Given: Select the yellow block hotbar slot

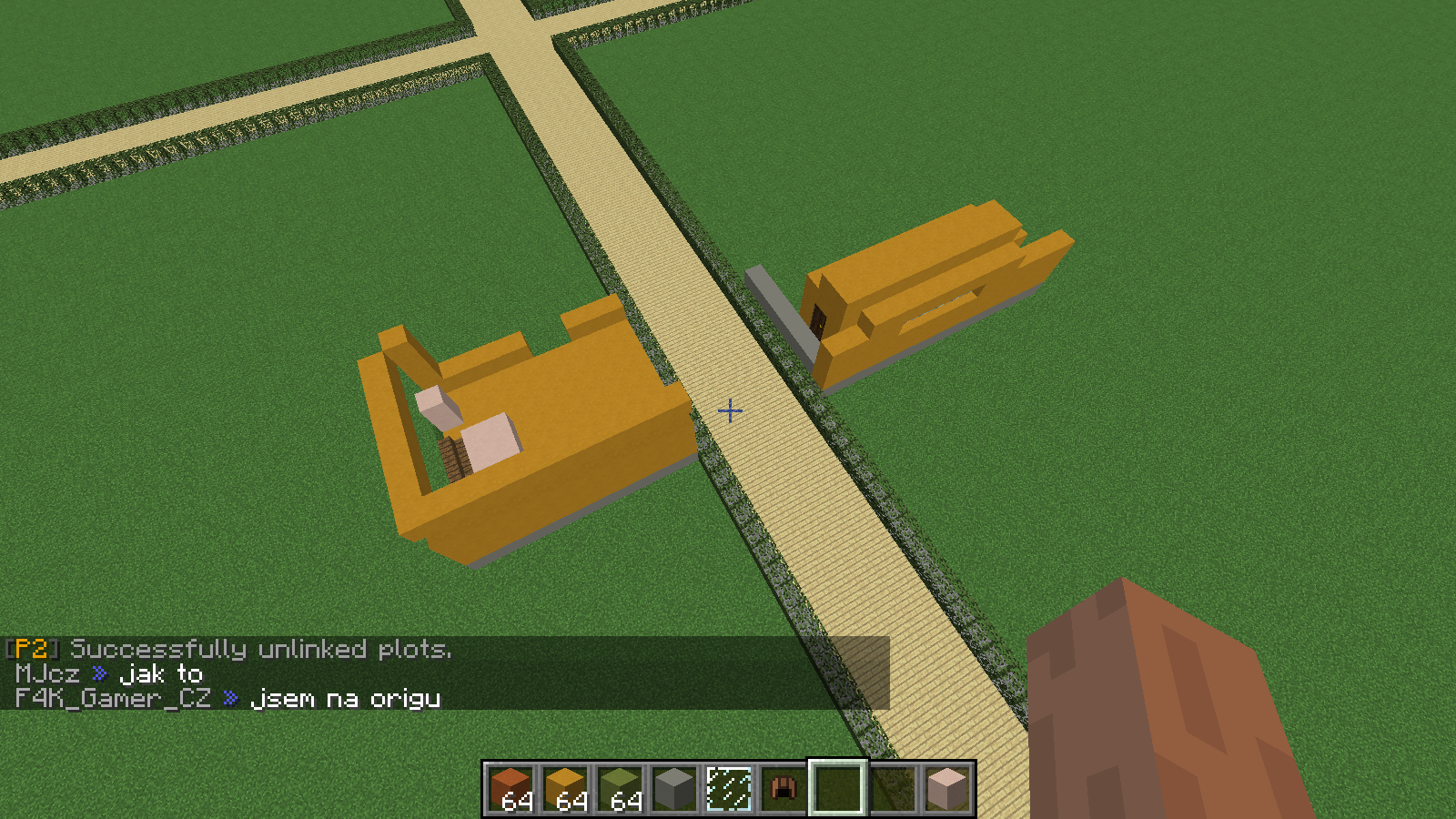Looking at the screenshot, I should (x=565, y=788).
